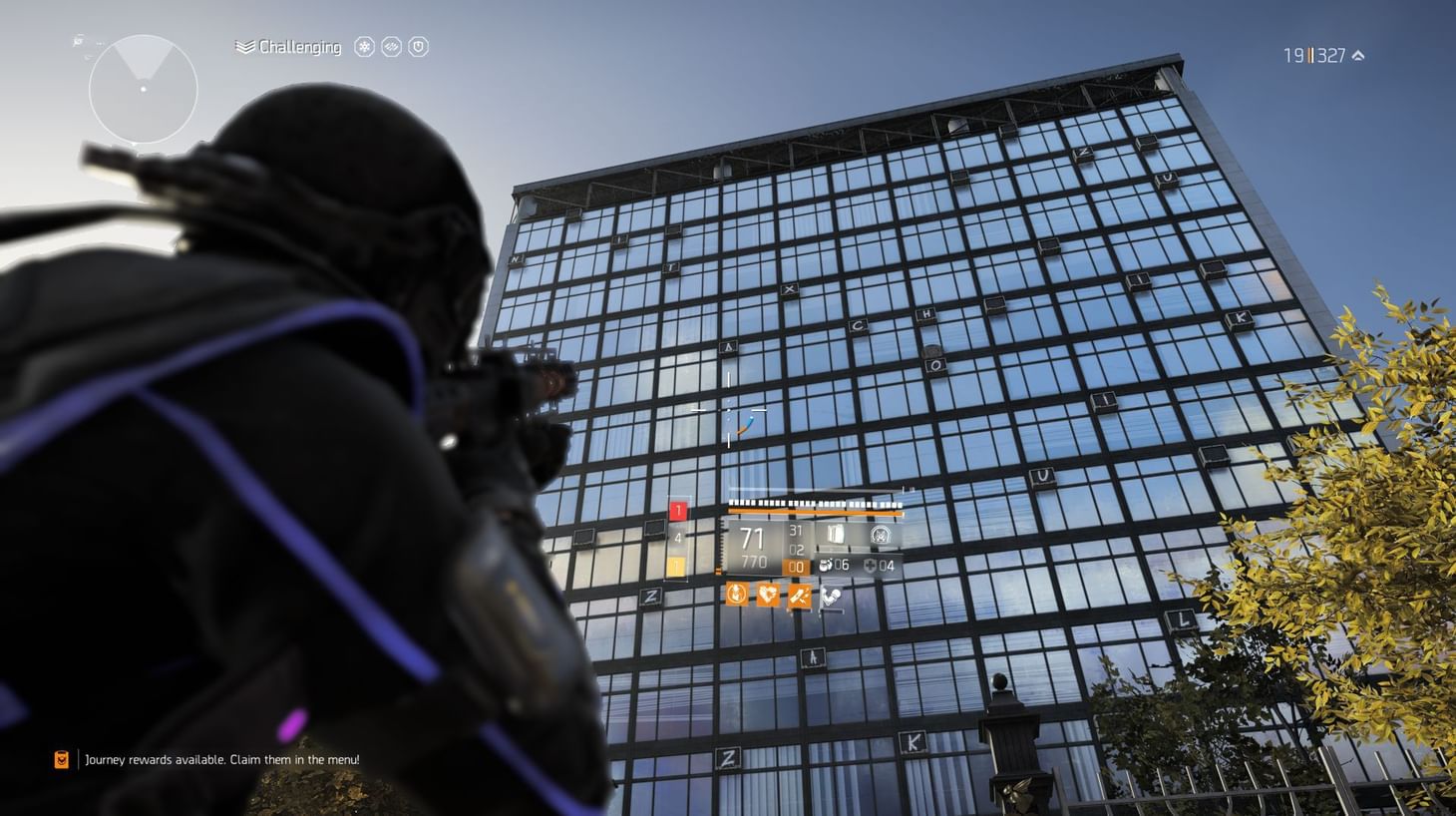
Task: Select the grenade icon showing 06
Action: 826,566
